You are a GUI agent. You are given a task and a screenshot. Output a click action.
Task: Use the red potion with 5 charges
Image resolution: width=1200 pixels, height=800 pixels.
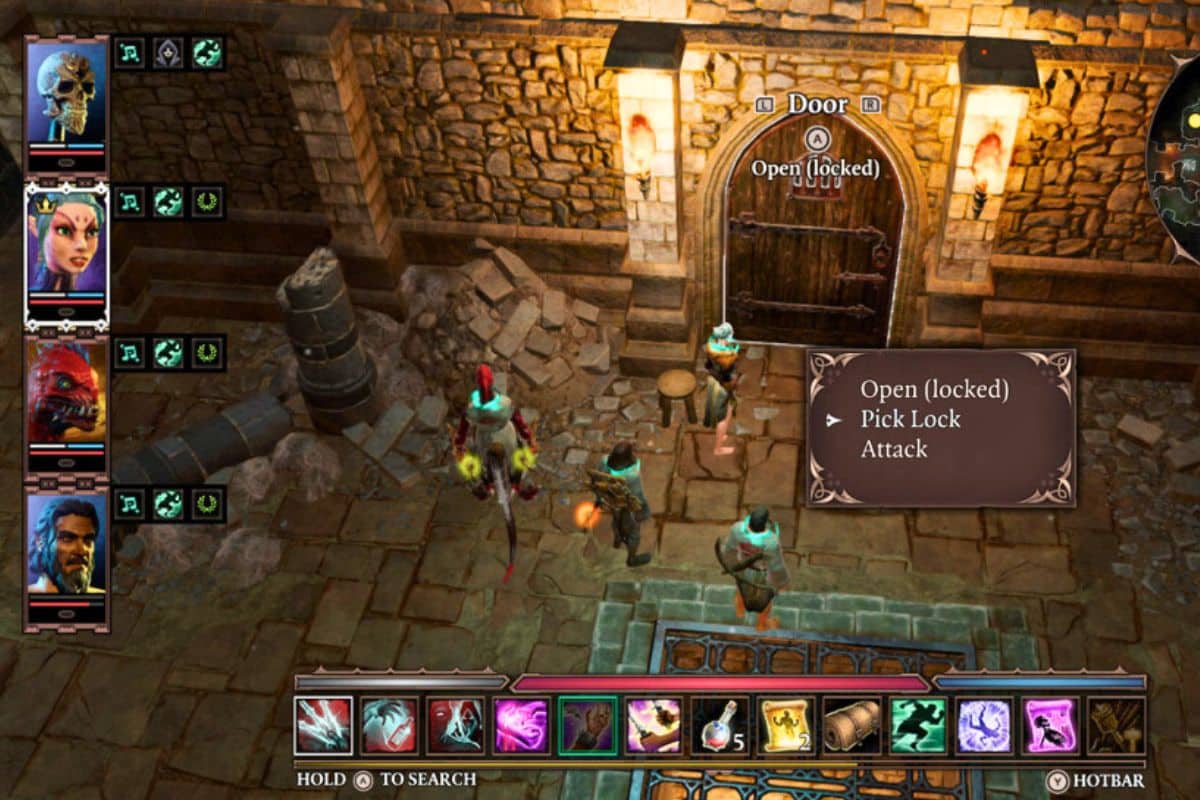point(720,725)
